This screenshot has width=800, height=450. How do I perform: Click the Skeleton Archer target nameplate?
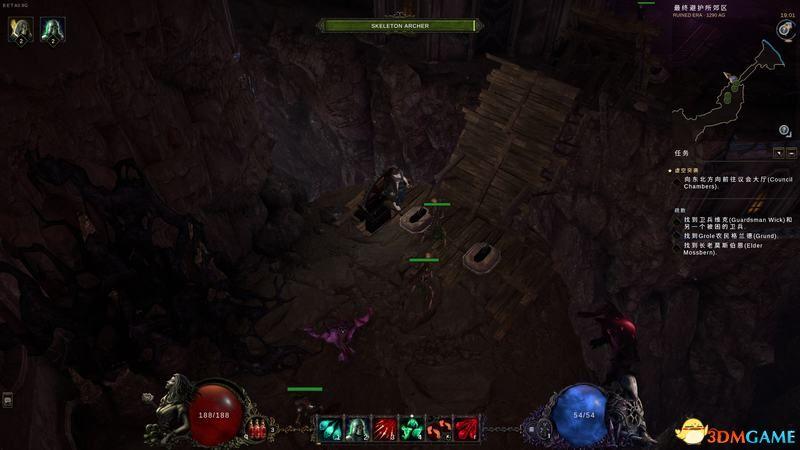(399, 25)
